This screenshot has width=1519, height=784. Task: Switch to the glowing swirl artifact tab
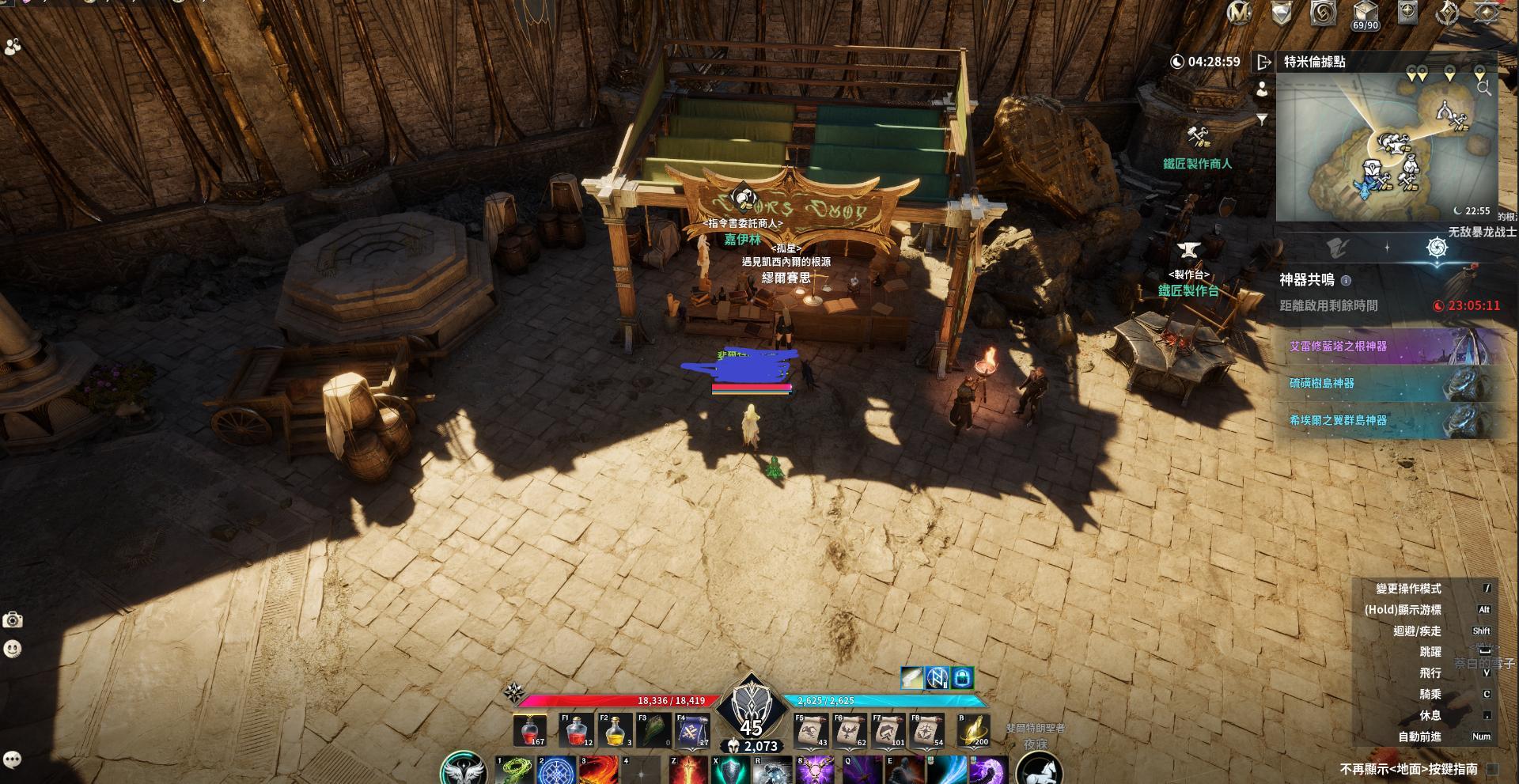point(1437,248)
